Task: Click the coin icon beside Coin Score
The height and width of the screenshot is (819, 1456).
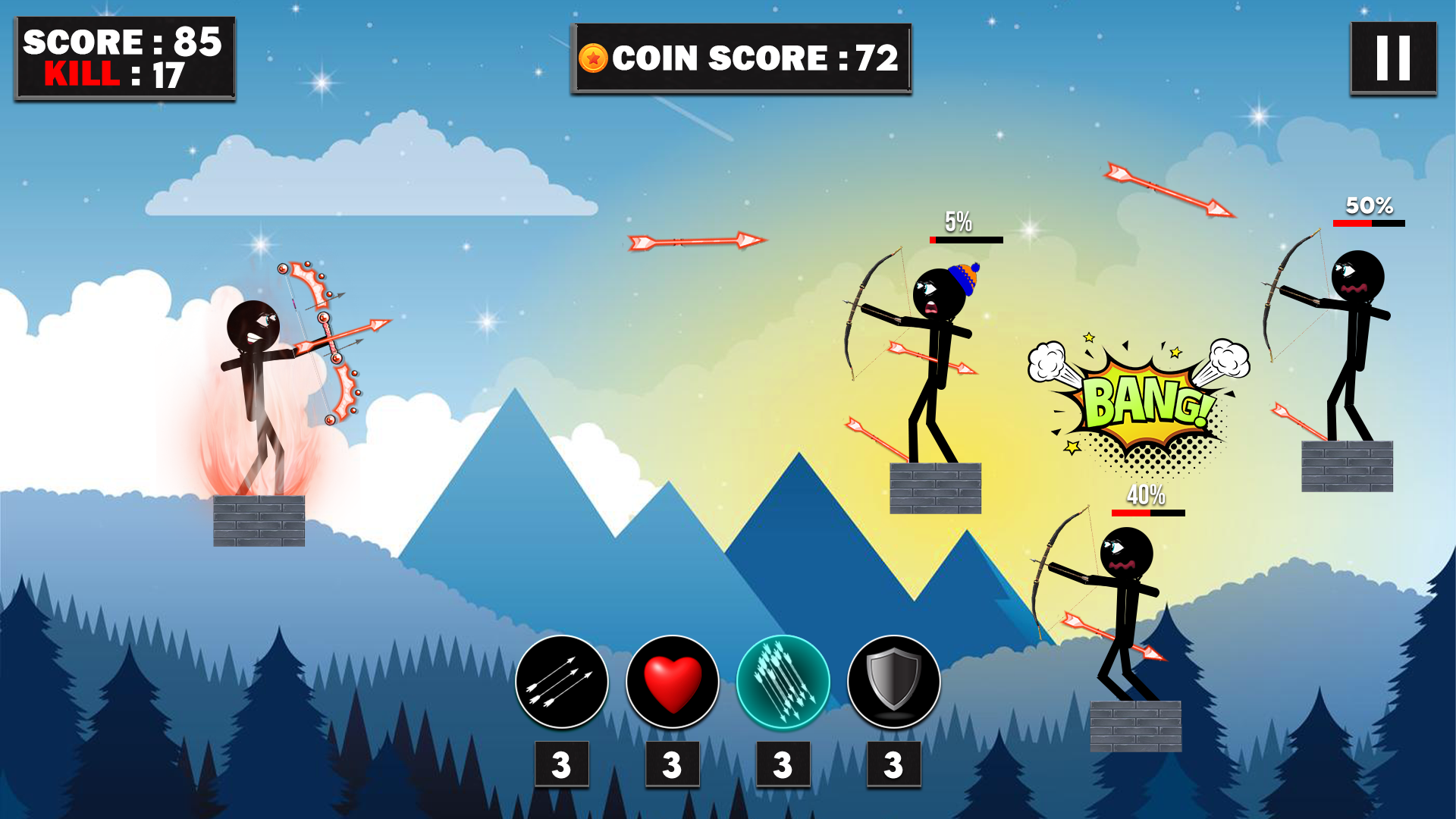Action: (594, 56)
